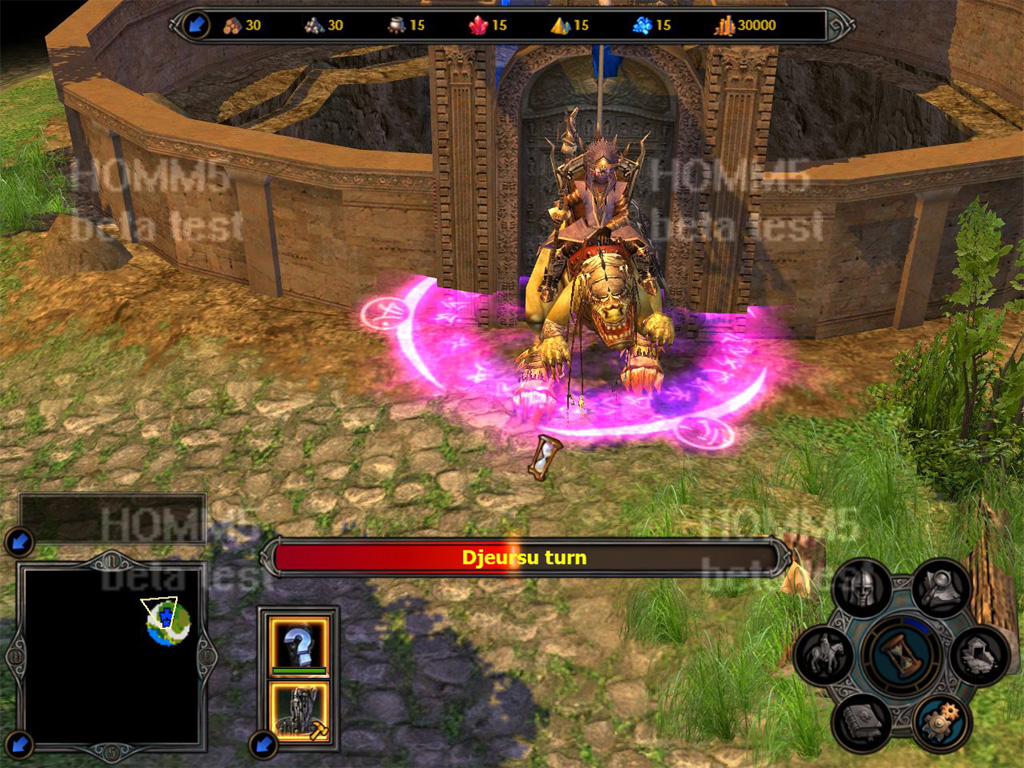Collapse the info panel above the minimap

point(20,543)
